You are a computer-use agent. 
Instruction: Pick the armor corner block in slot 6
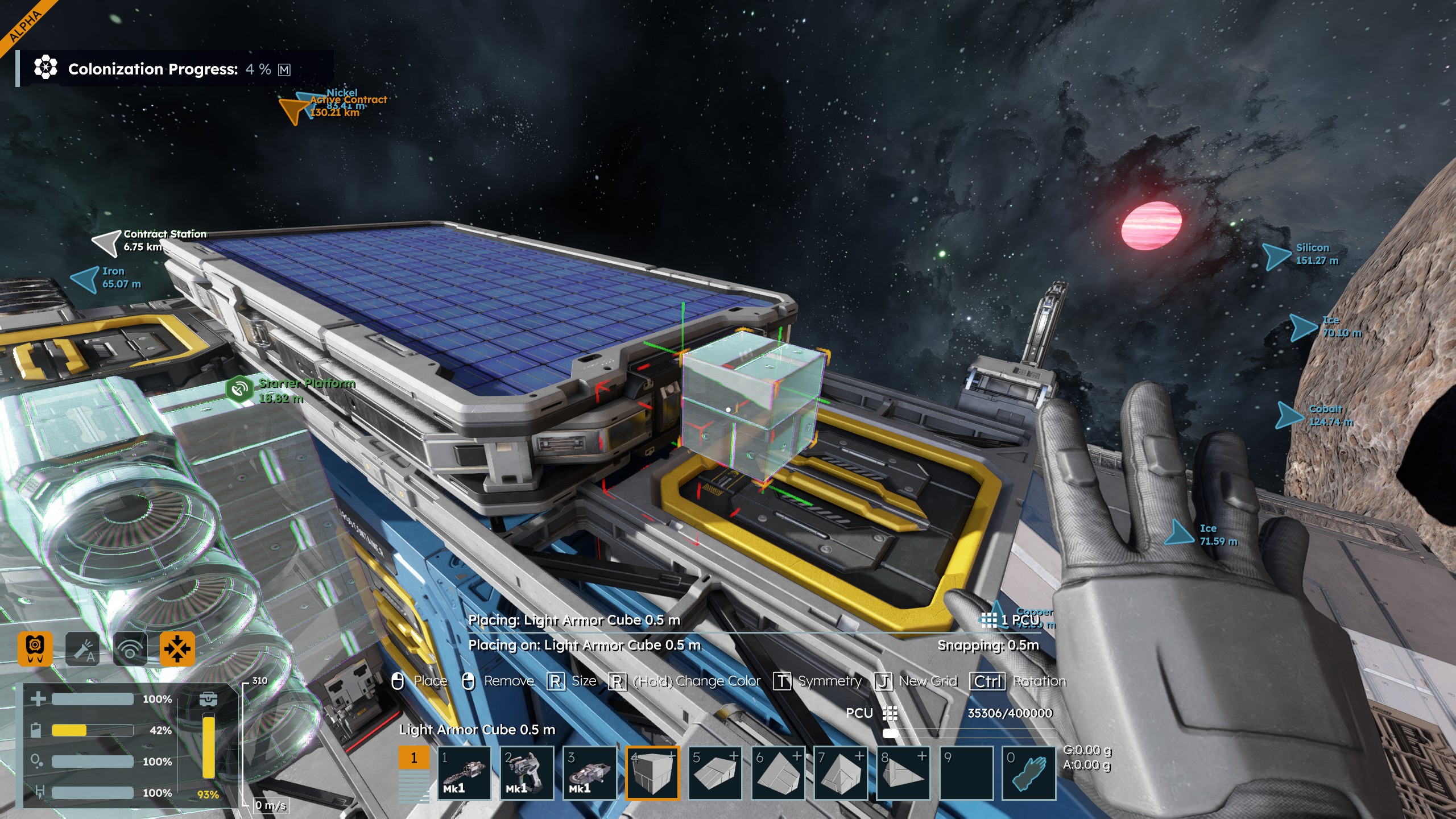point(777,773)
